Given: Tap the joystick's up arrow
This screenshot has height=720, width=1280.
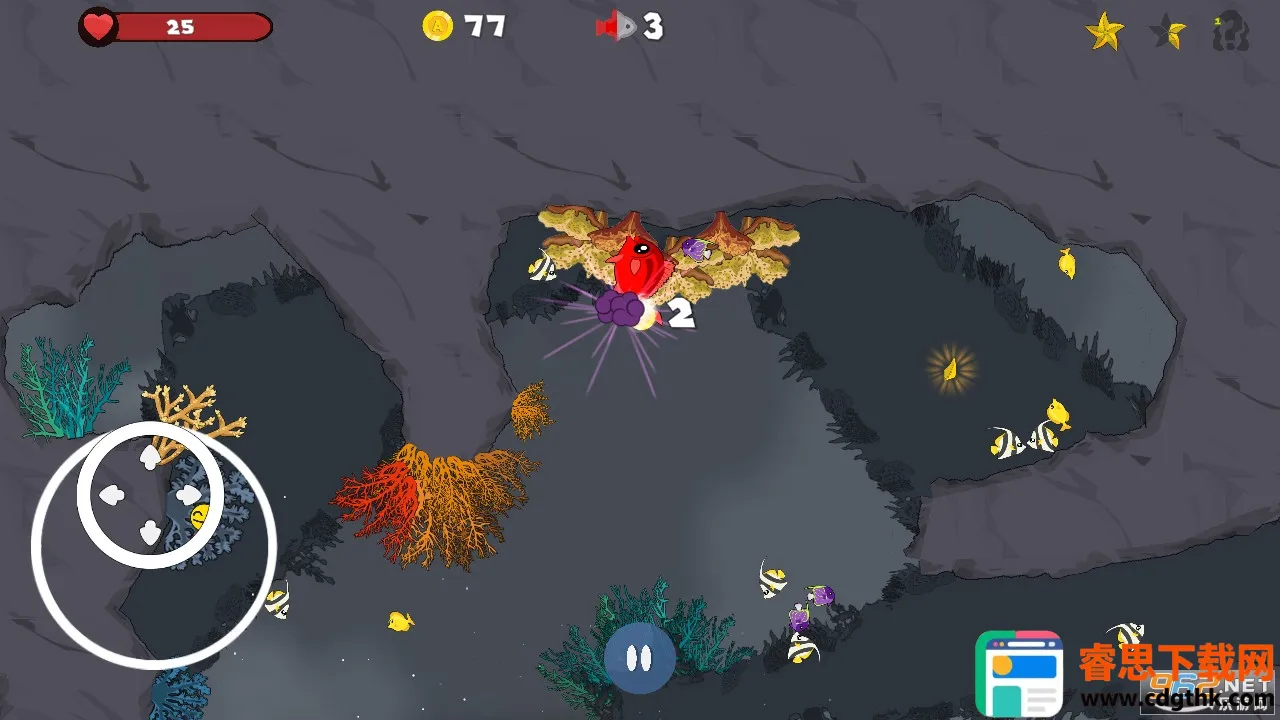Looking at the screenshot, I should pyautogui.click(x=150, y=458).
